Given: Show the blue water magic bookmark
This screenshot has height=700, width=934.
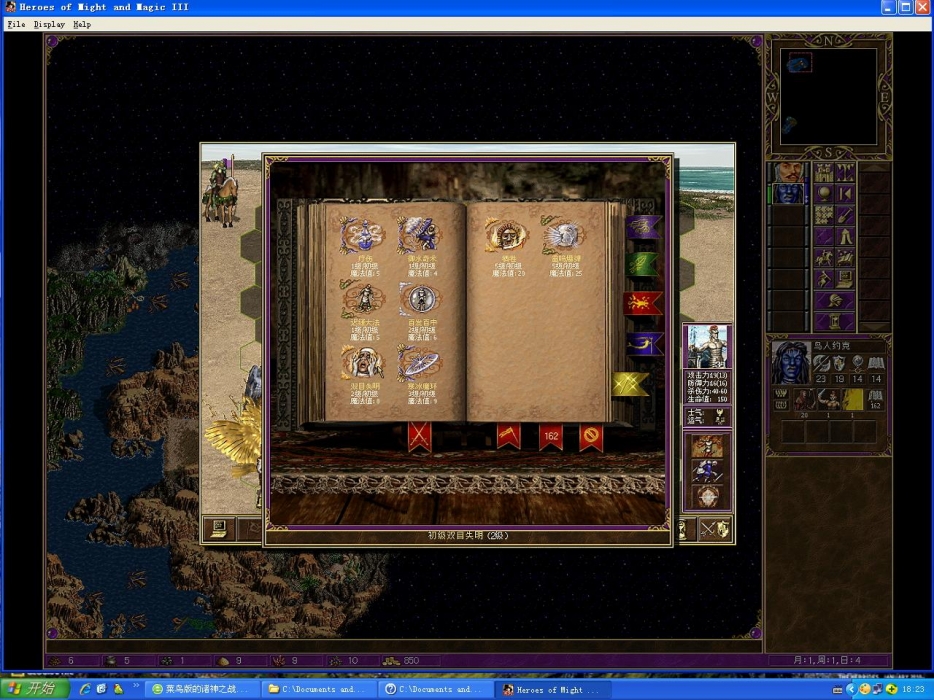Looking at the screenshot, I should (643, 345).
